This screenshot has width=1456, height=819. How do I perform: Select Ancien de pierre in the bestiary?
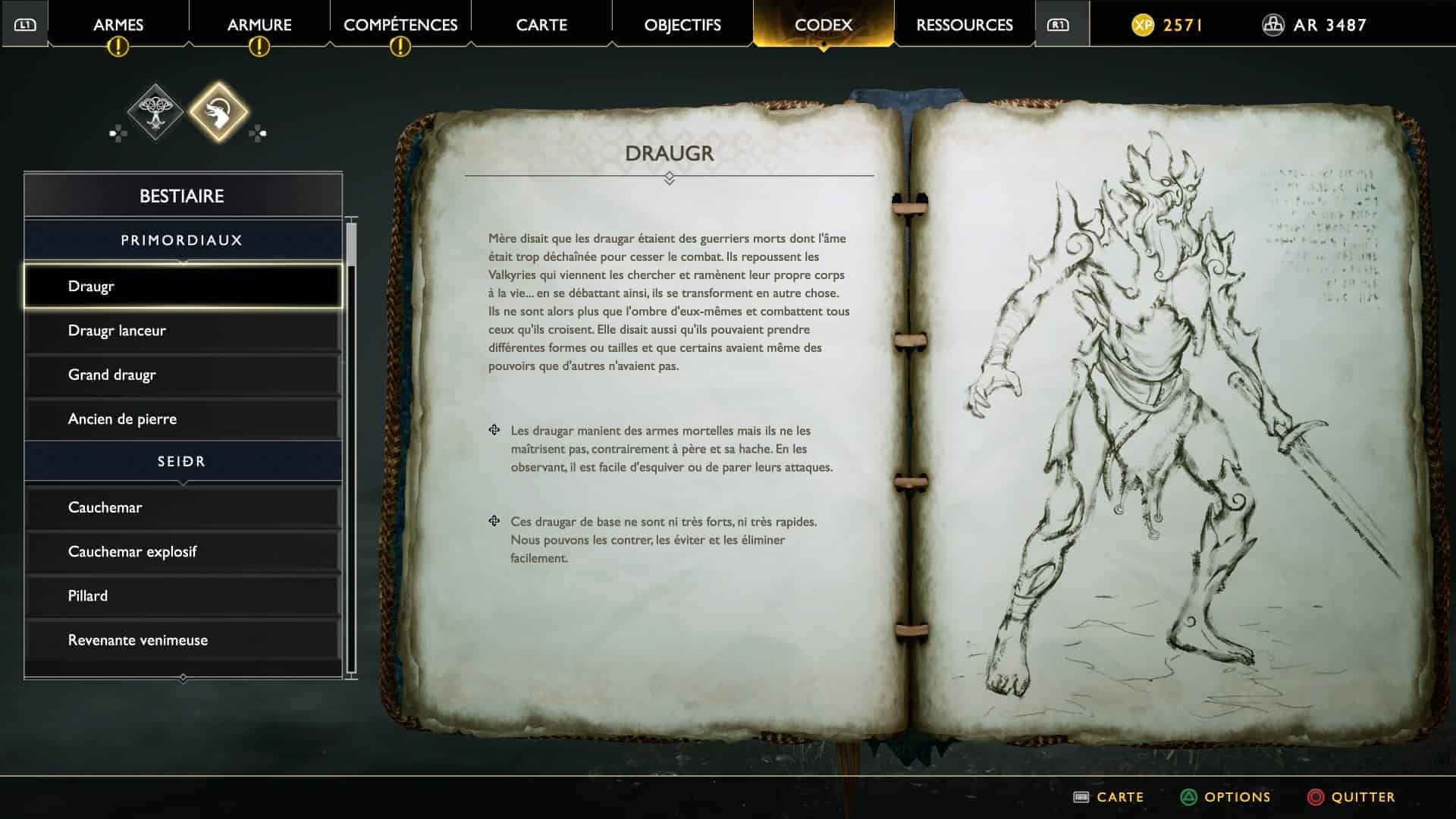pyautogui.click(x=182, y=419)
